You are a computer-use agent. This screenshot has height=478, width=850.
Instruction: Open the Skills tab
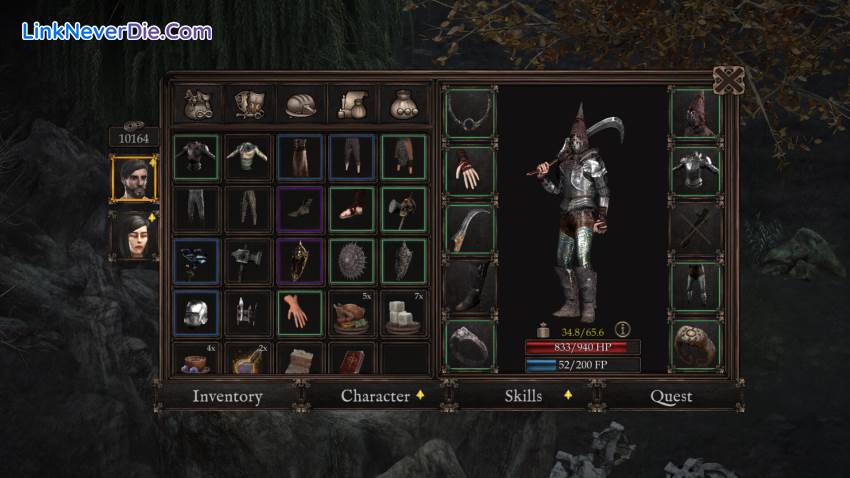point(523,396)
